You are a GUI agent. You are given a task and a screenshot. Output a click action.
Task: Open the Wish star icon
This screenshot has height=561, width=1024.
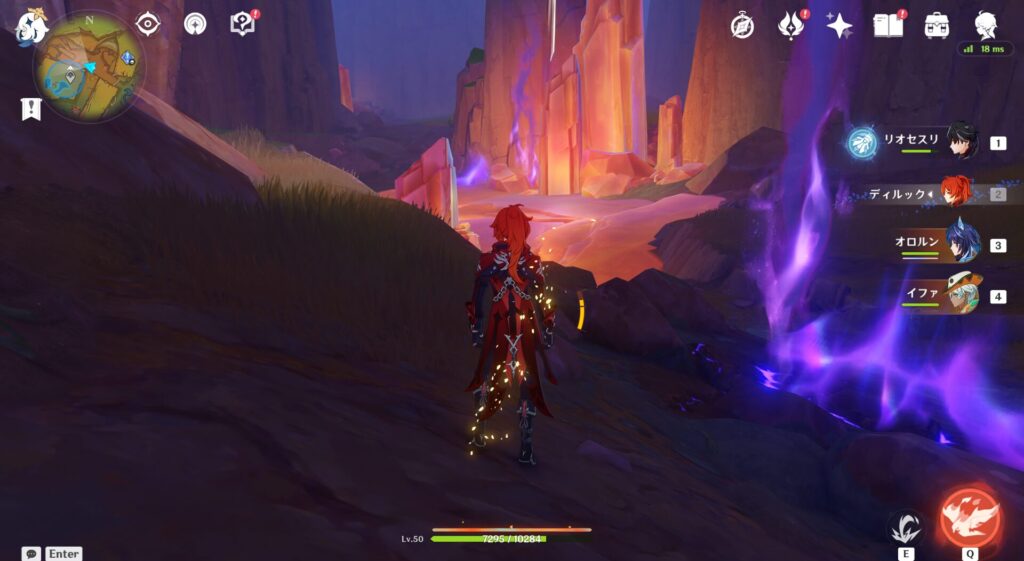click(839, 26)
